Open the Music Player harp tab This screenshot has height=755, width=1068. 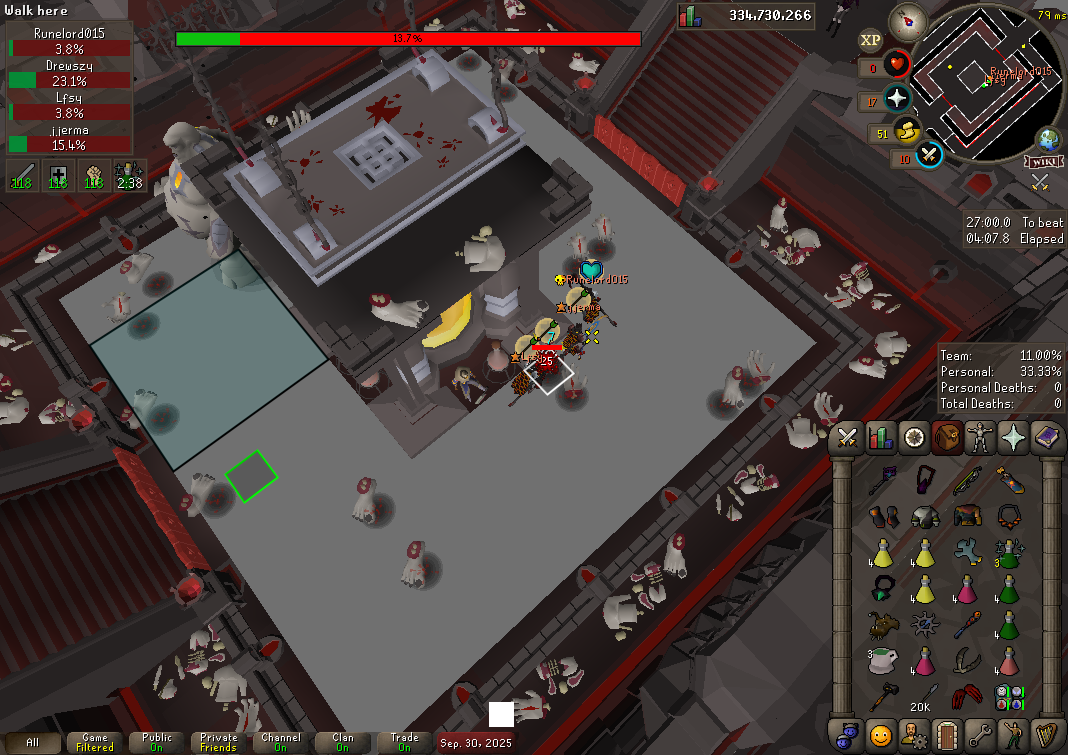click(1047, 733)
